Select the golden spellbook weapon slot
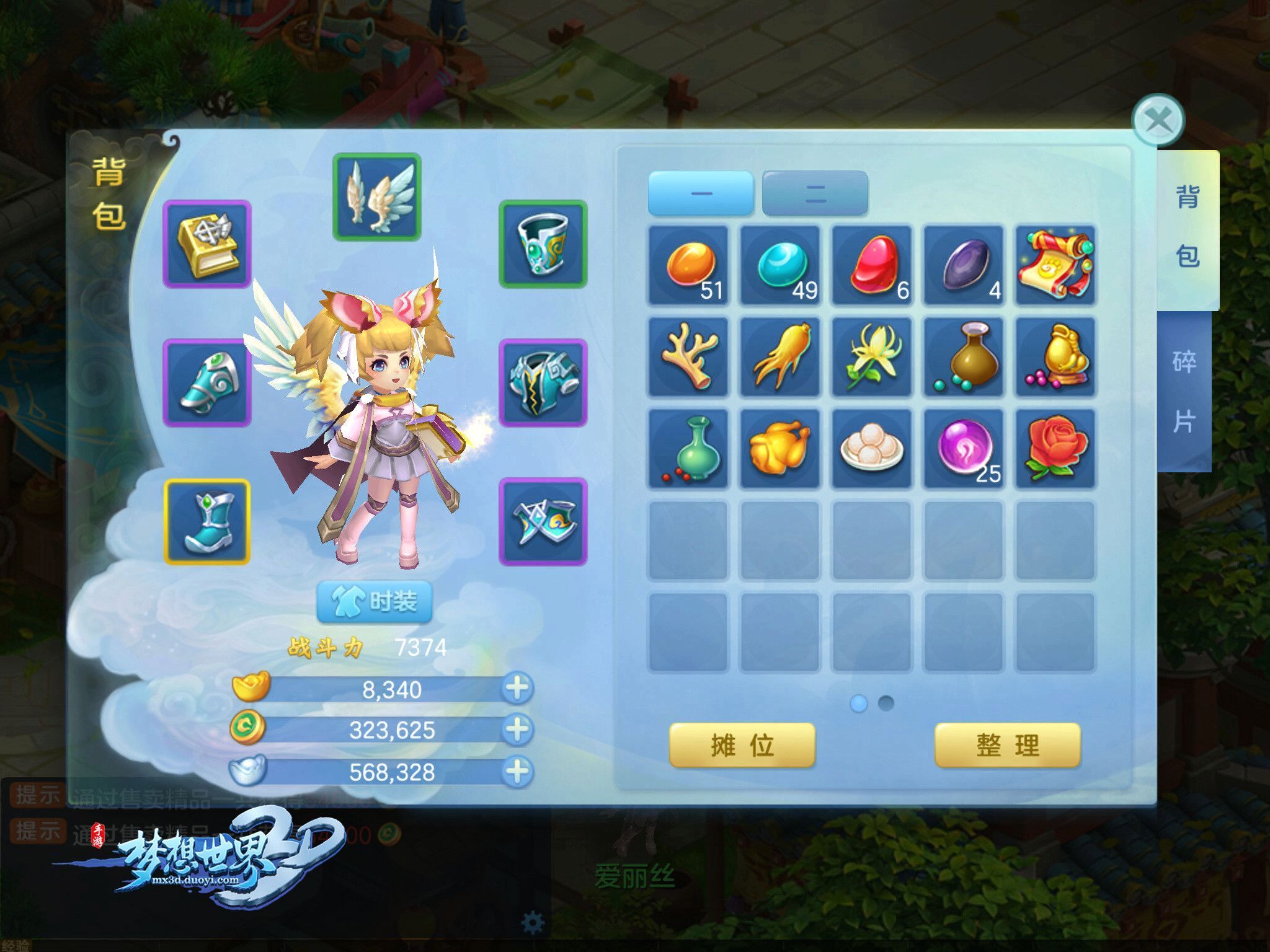This screenshot has width=1270, height=952. [x=207, y=244]
